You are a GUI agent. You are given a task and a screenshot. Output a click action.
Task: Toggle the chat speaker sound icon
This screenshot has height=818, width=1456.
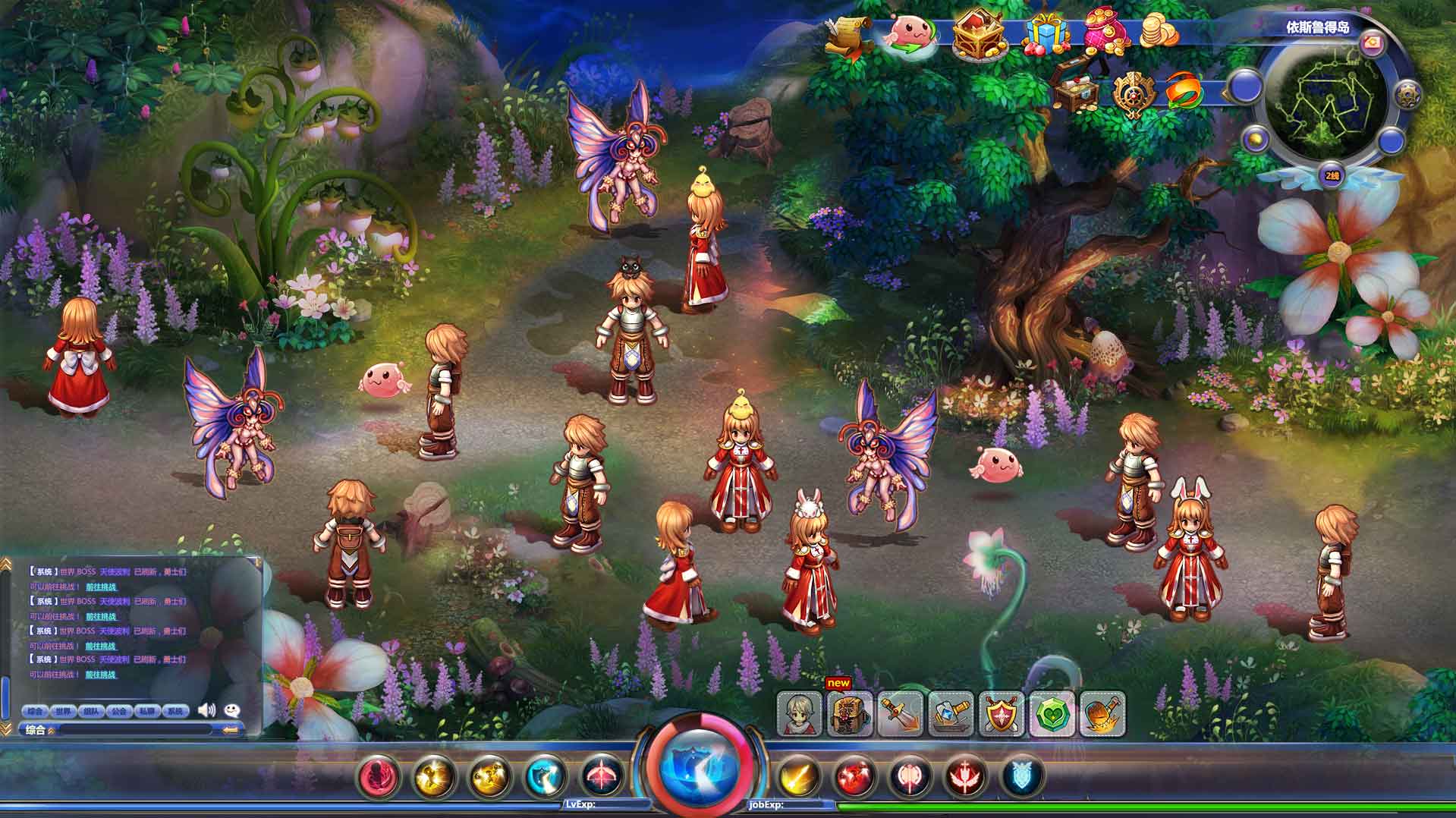(x=206, y=710)
